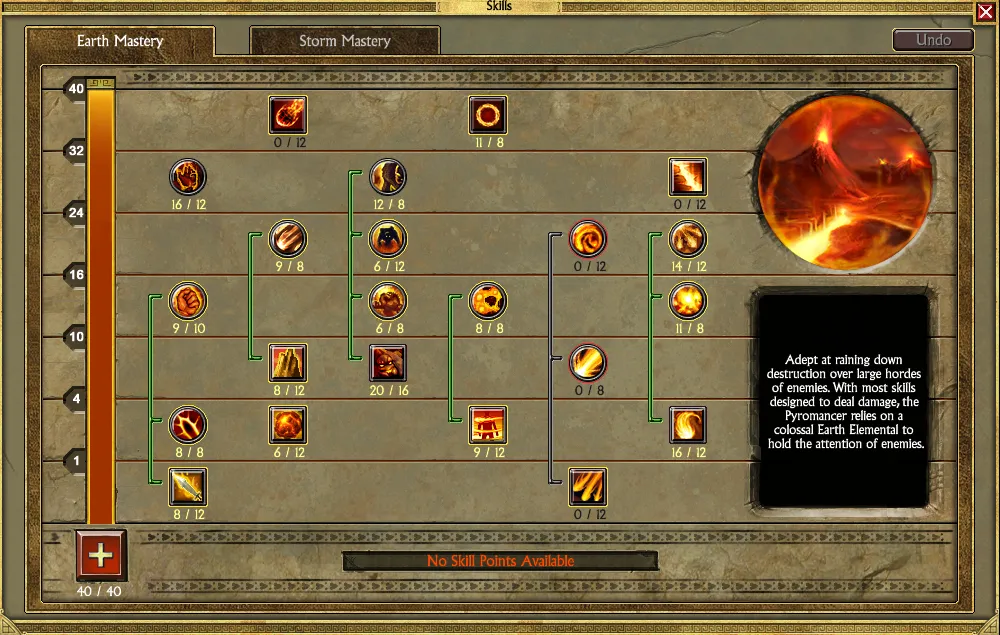Click the red-ringed spiral skill at 0 / 12
Image resolution: width=1000 pixels, height=635 pixels.
pos(588,239)
